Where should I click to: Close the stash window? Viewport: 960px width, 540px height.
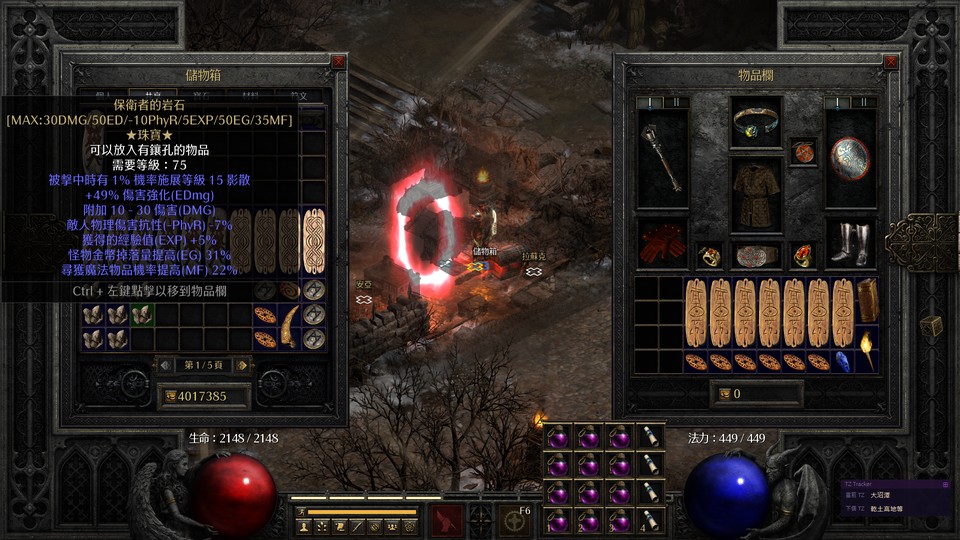(338, 61)
